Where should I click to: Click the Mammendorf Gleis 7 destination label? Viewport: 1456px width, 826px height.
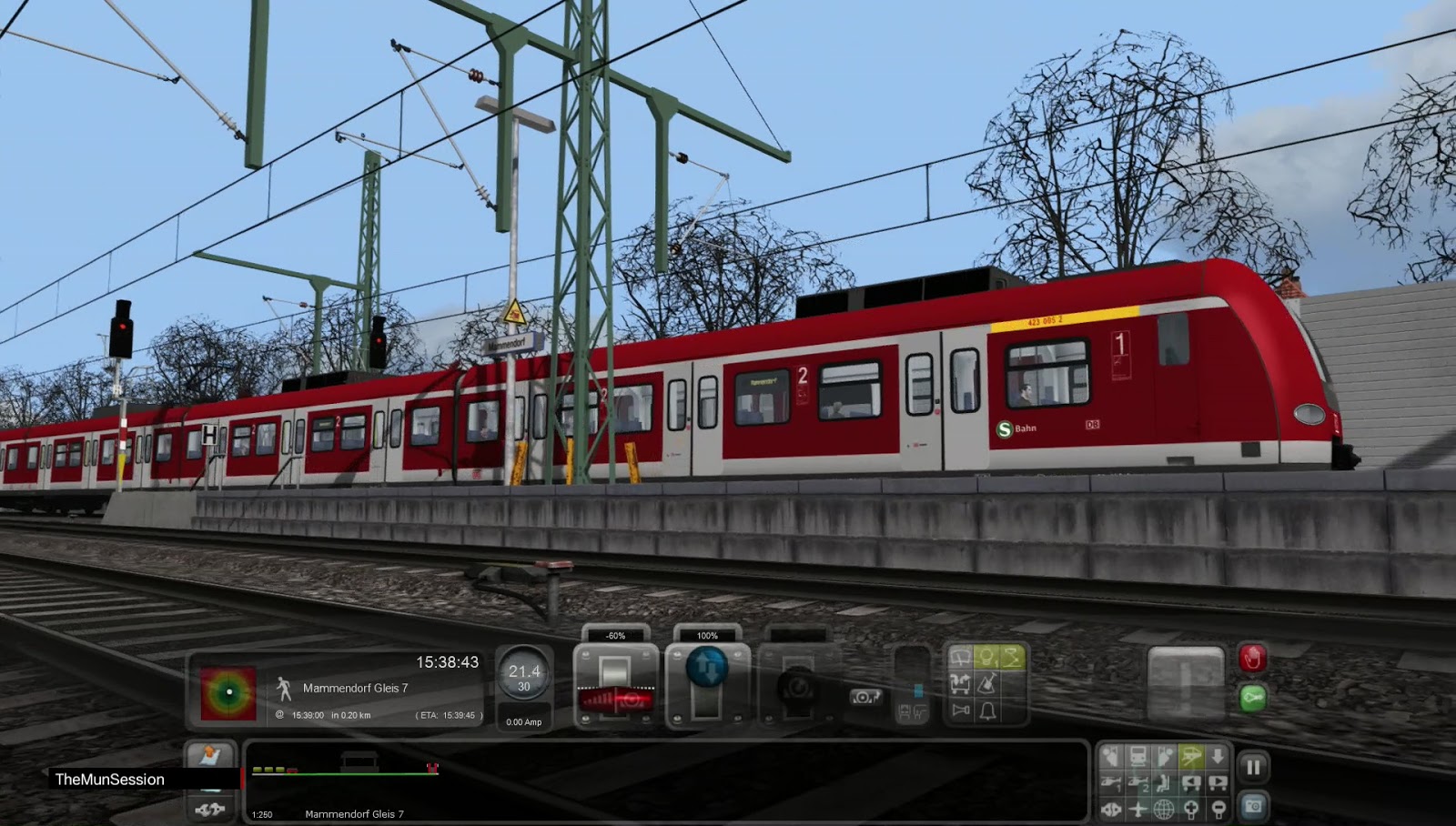pos(355,689)
